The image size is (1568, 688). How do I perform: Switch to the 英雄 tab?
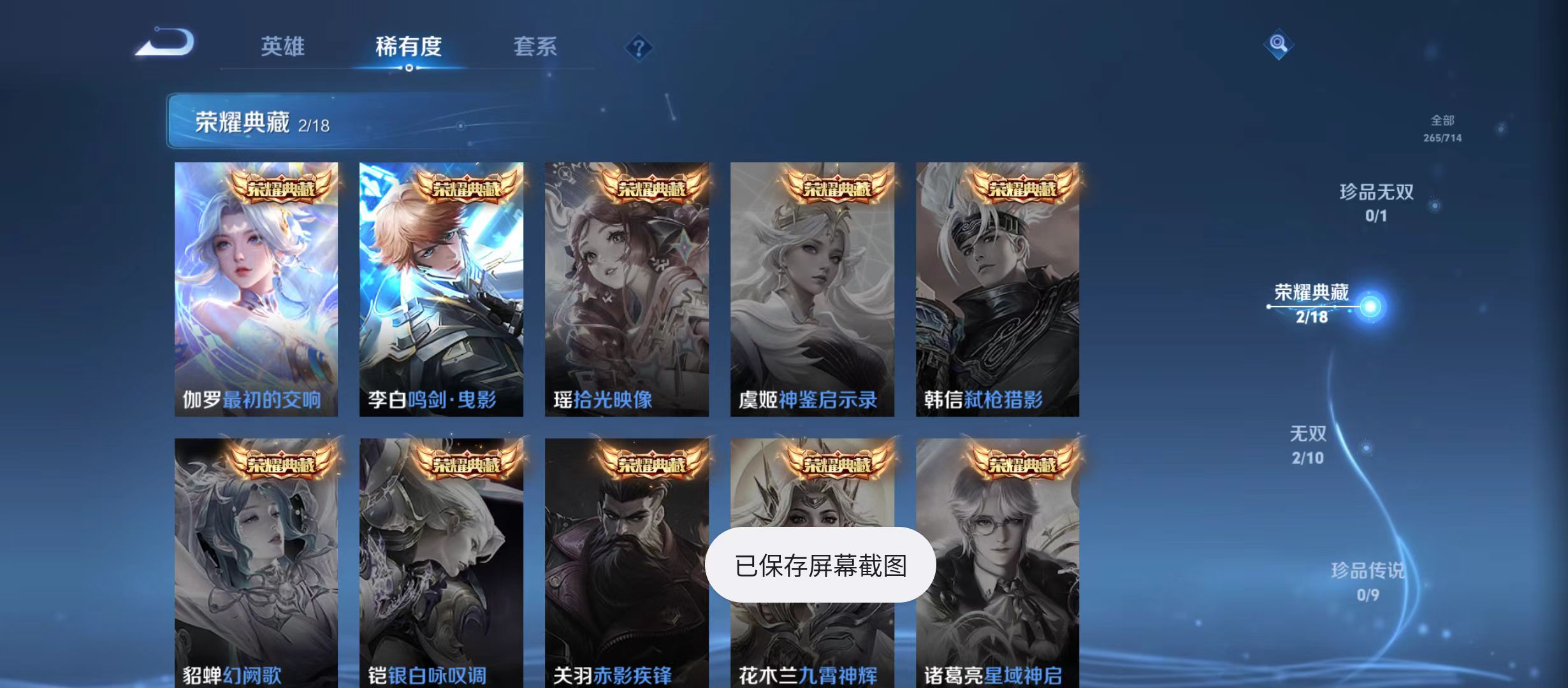click(x=282, y=46)
